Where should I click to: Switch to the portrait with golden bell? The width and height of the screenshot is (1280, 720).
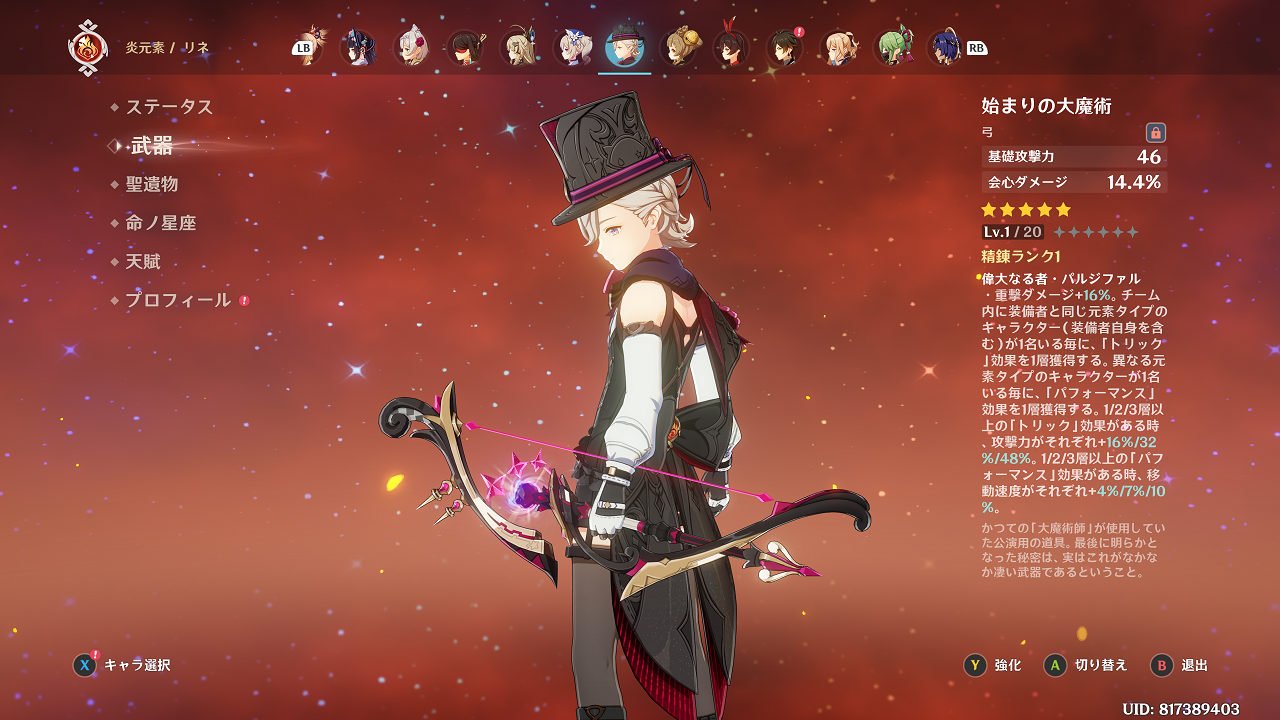(x=679, y=47)
